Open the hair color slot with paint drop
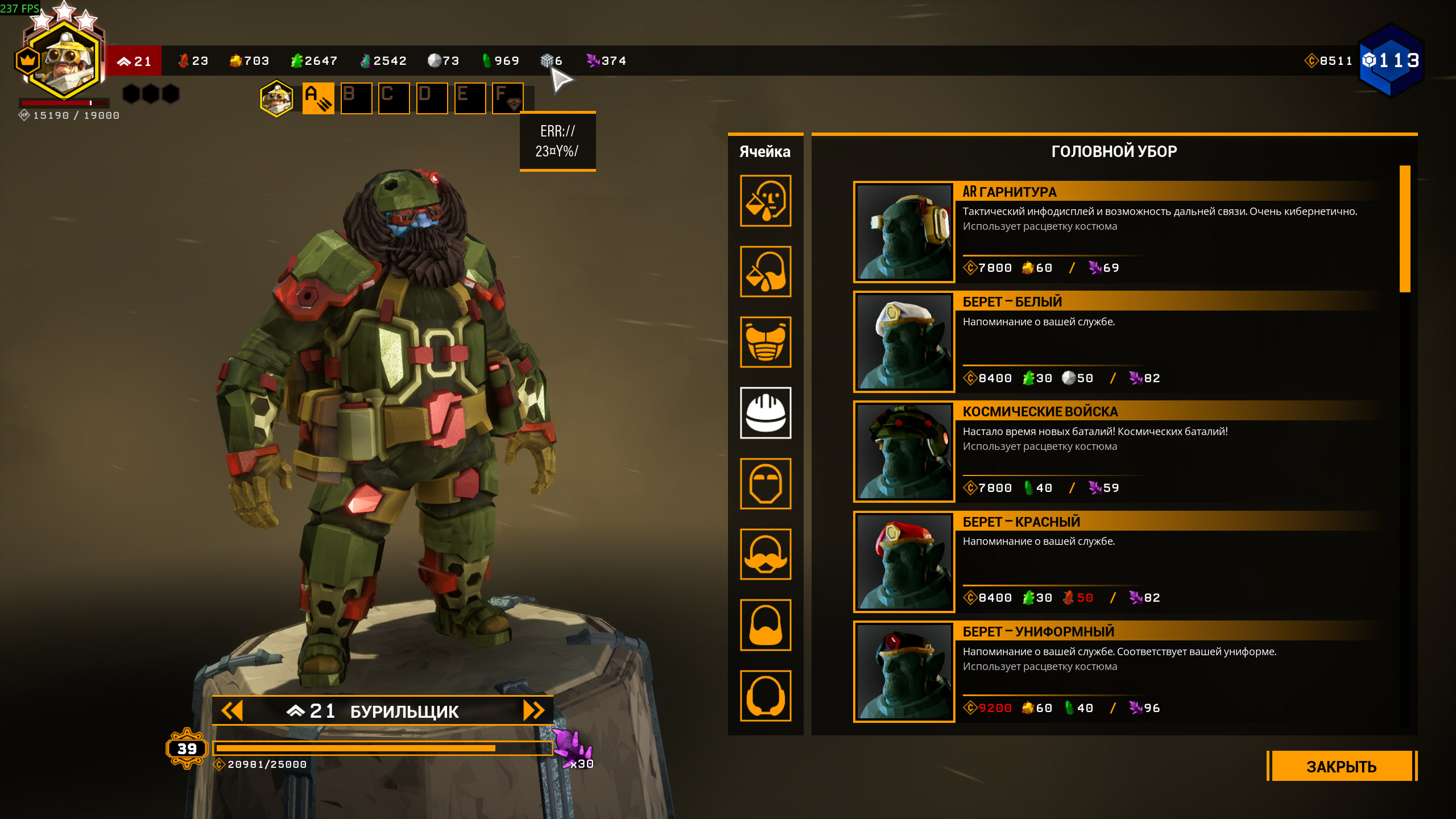This screenshot has width=1456, height=819. tap(766, 271)
